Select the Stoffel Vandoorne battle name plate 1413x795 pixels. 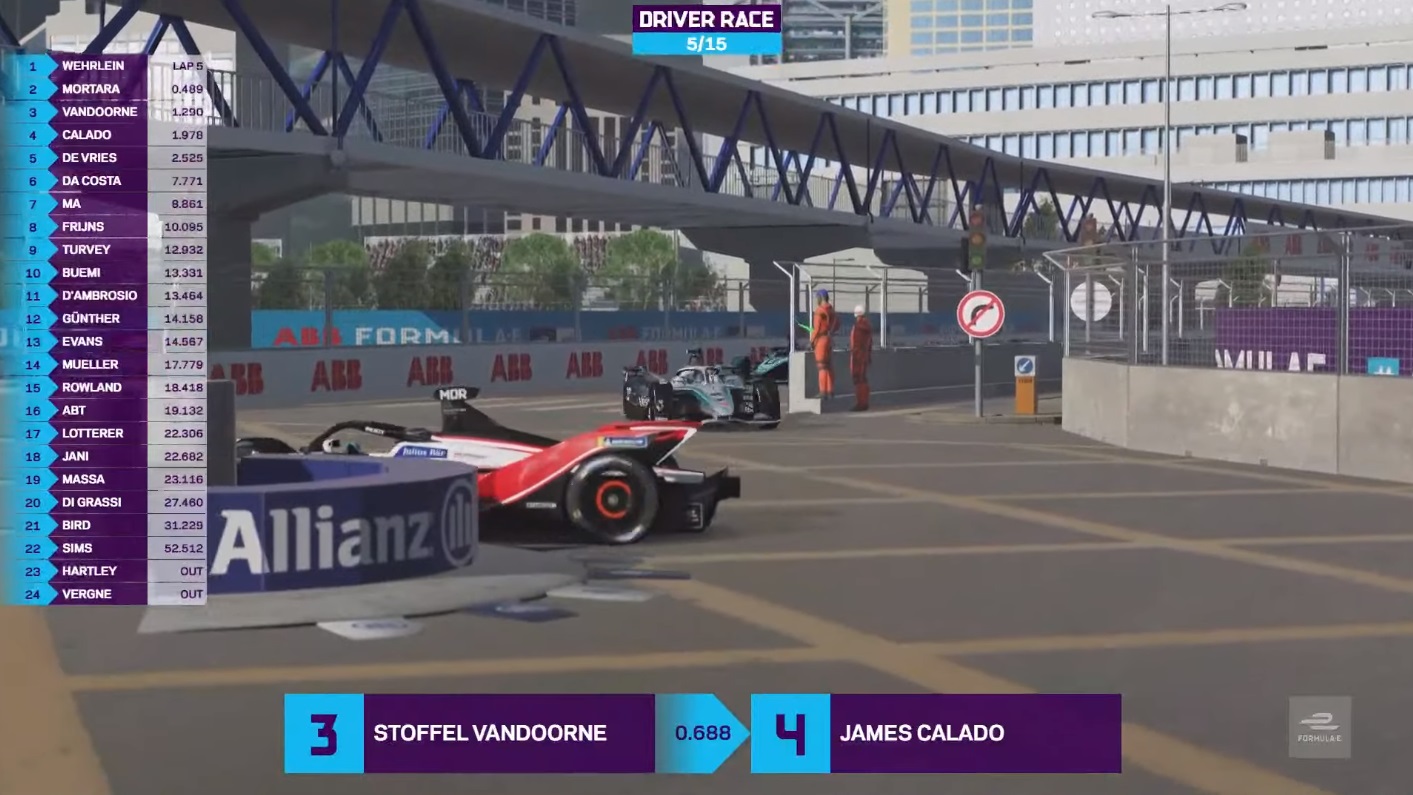tap(489, 733)
